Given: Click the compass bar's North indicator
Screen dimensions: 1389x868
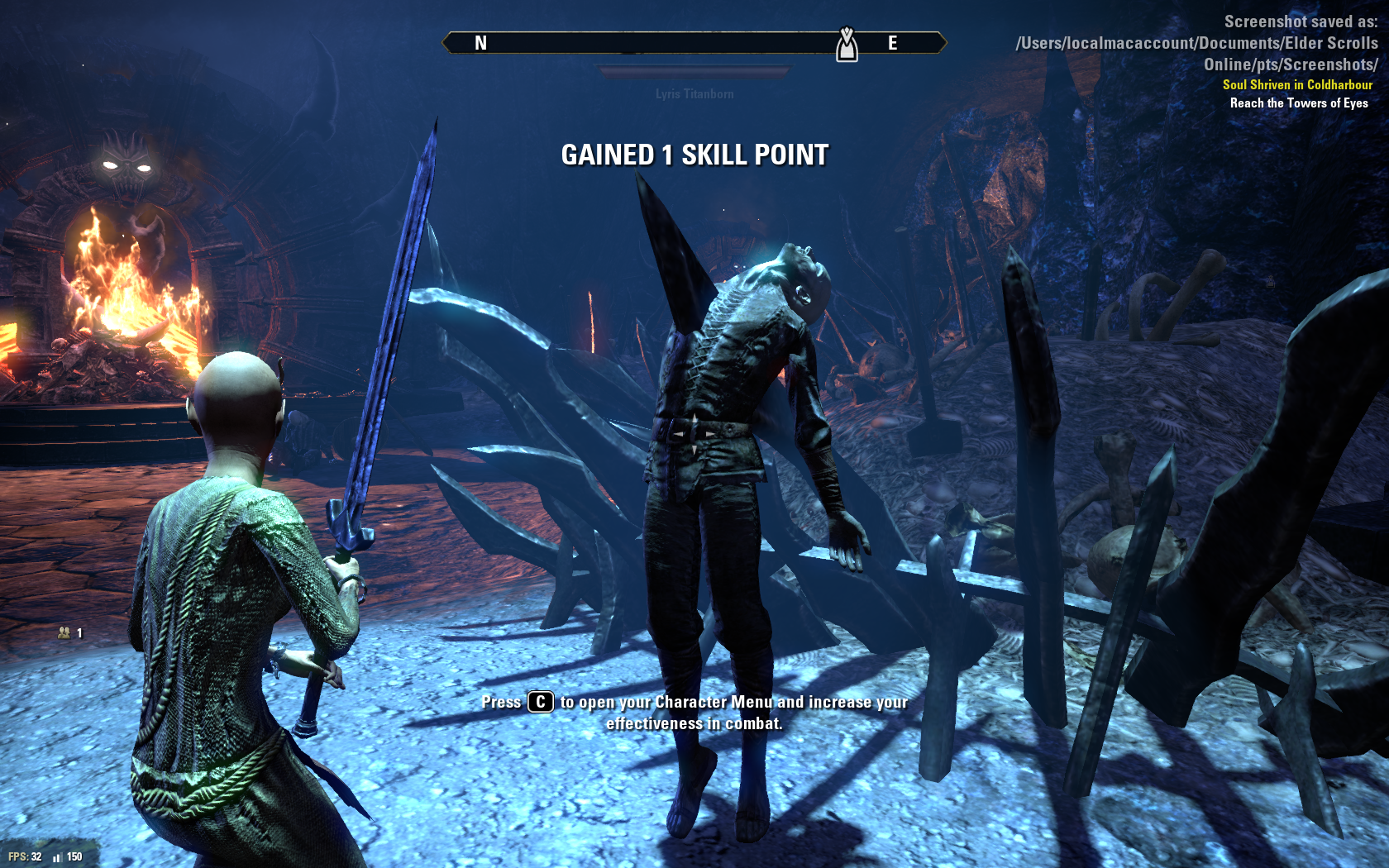Looking at the screenshot, I should (x=480, y=43).
